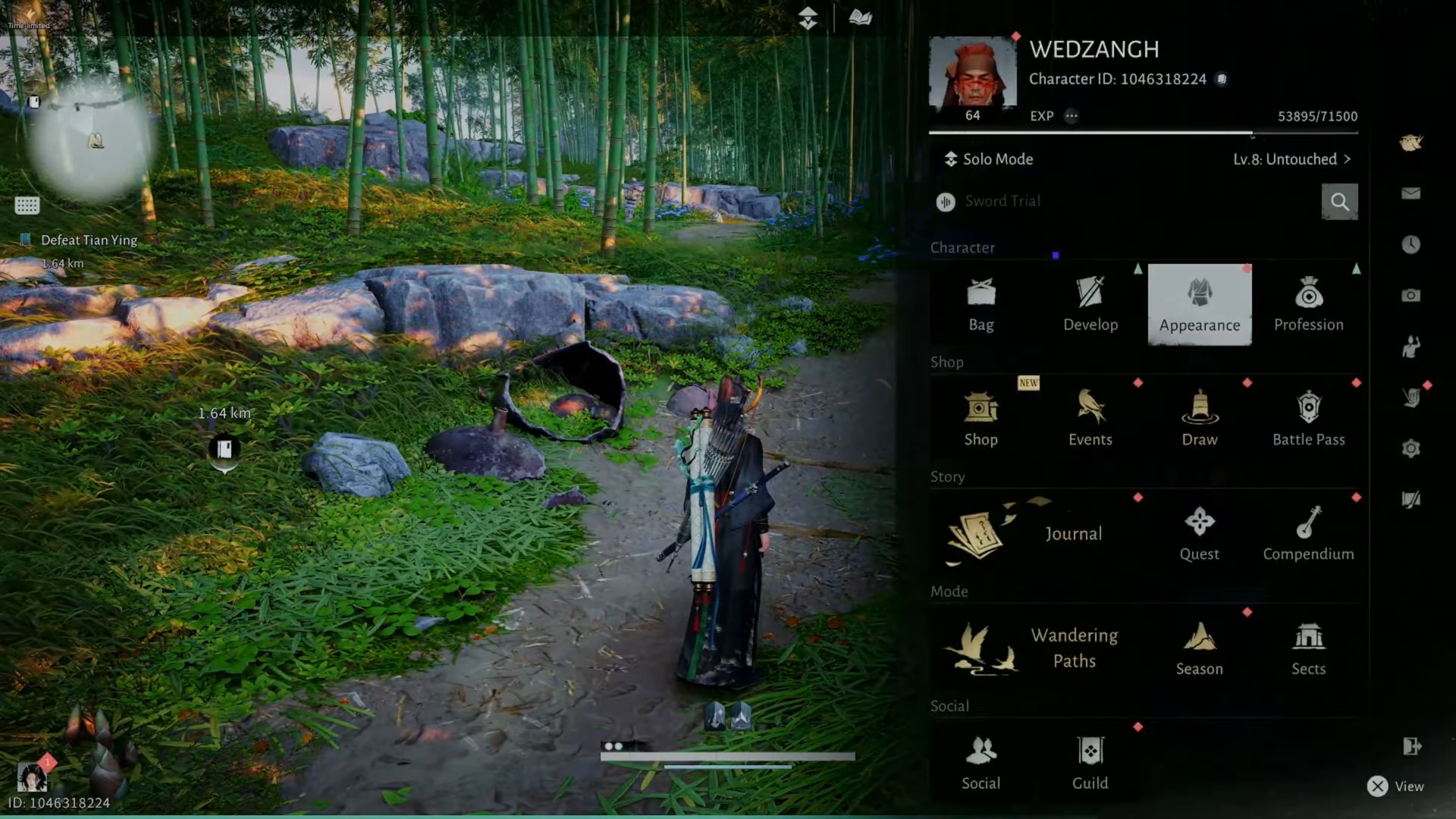The height and width of the screenshot is (819, 1456).
Task: Visit the Shop
Action: [981, 419]
